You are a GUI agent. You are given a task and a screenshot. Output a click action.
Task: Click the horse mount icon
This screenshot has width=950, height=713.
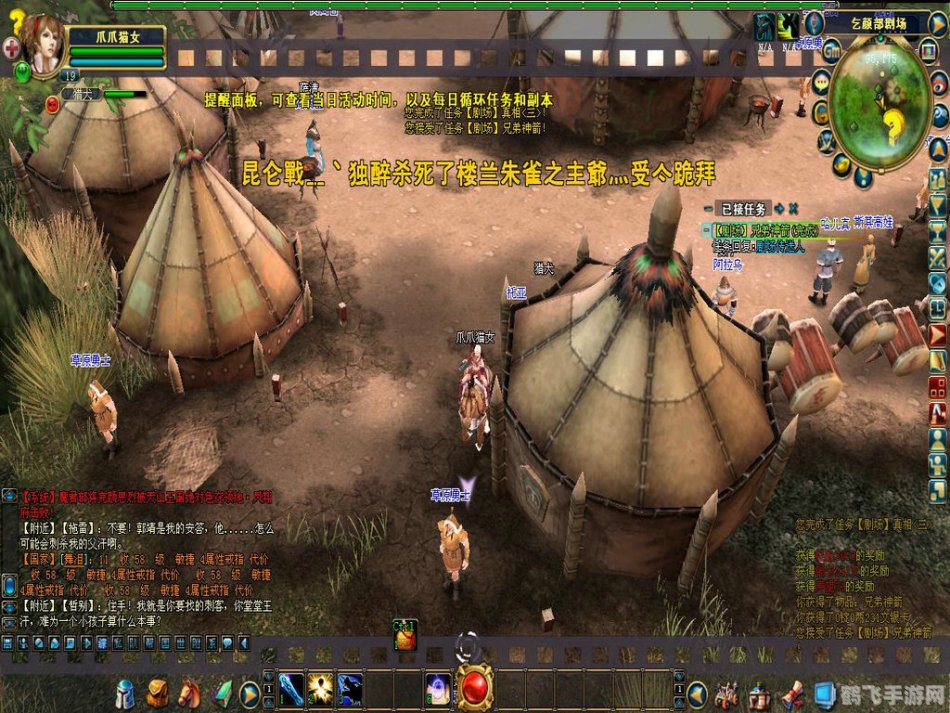tap(189, 692)
